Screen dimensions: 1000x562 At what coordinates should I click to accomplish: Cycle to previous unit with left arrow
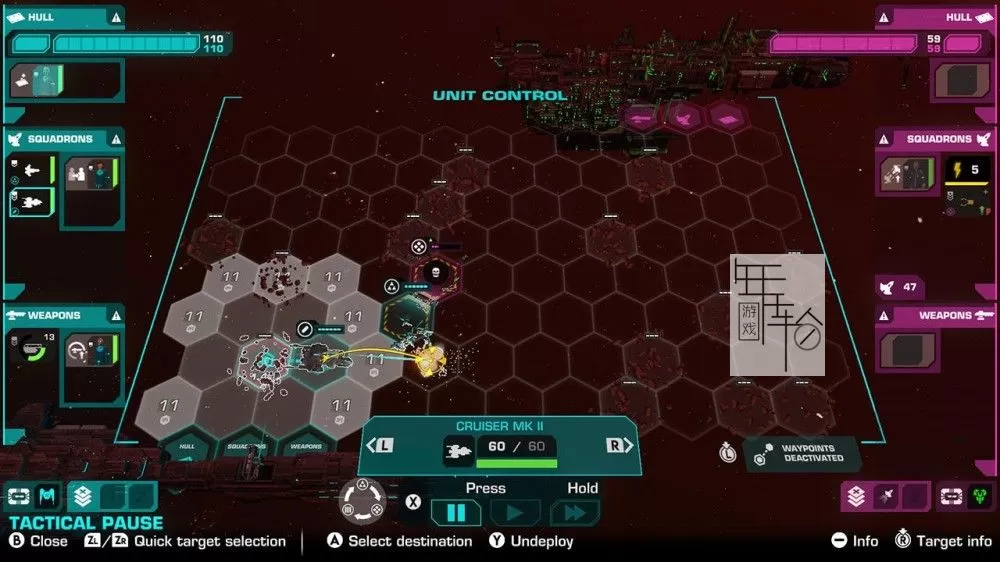(384, 445)
